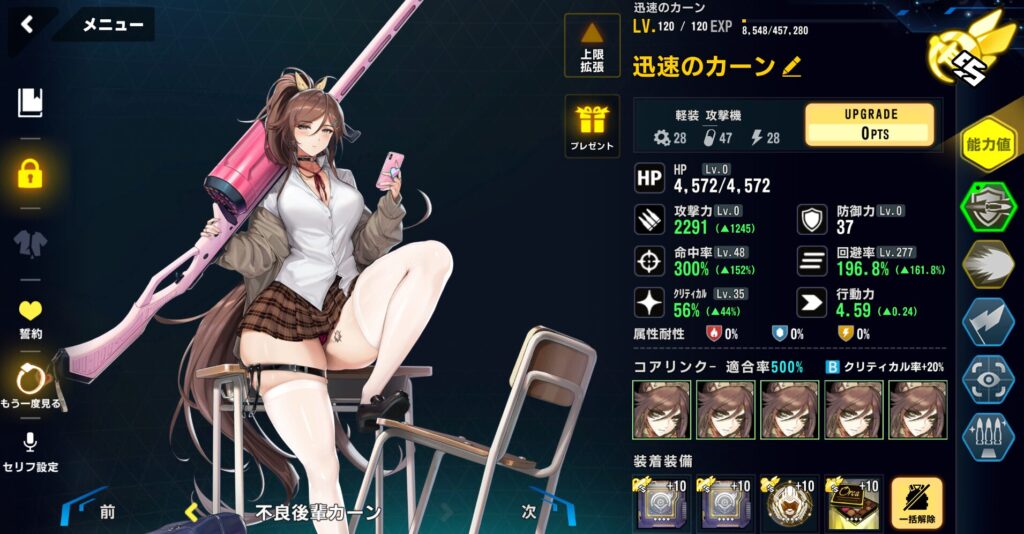Screen dimensions: 1024x534
Task: Select the eye target hexagon tab
Action: point(988,379)
